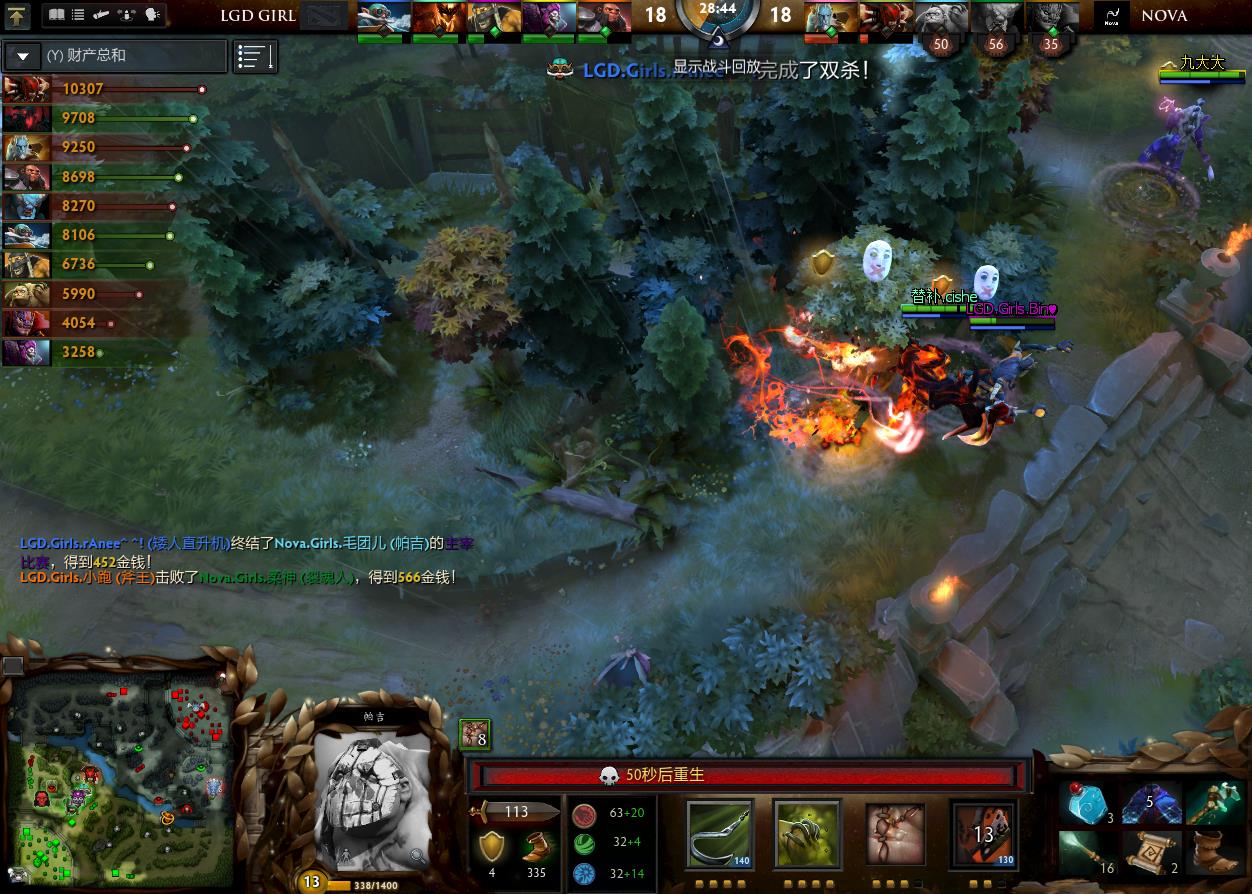
Task: Activate the Dismember ultimate ability
Action: coord(983,833)
